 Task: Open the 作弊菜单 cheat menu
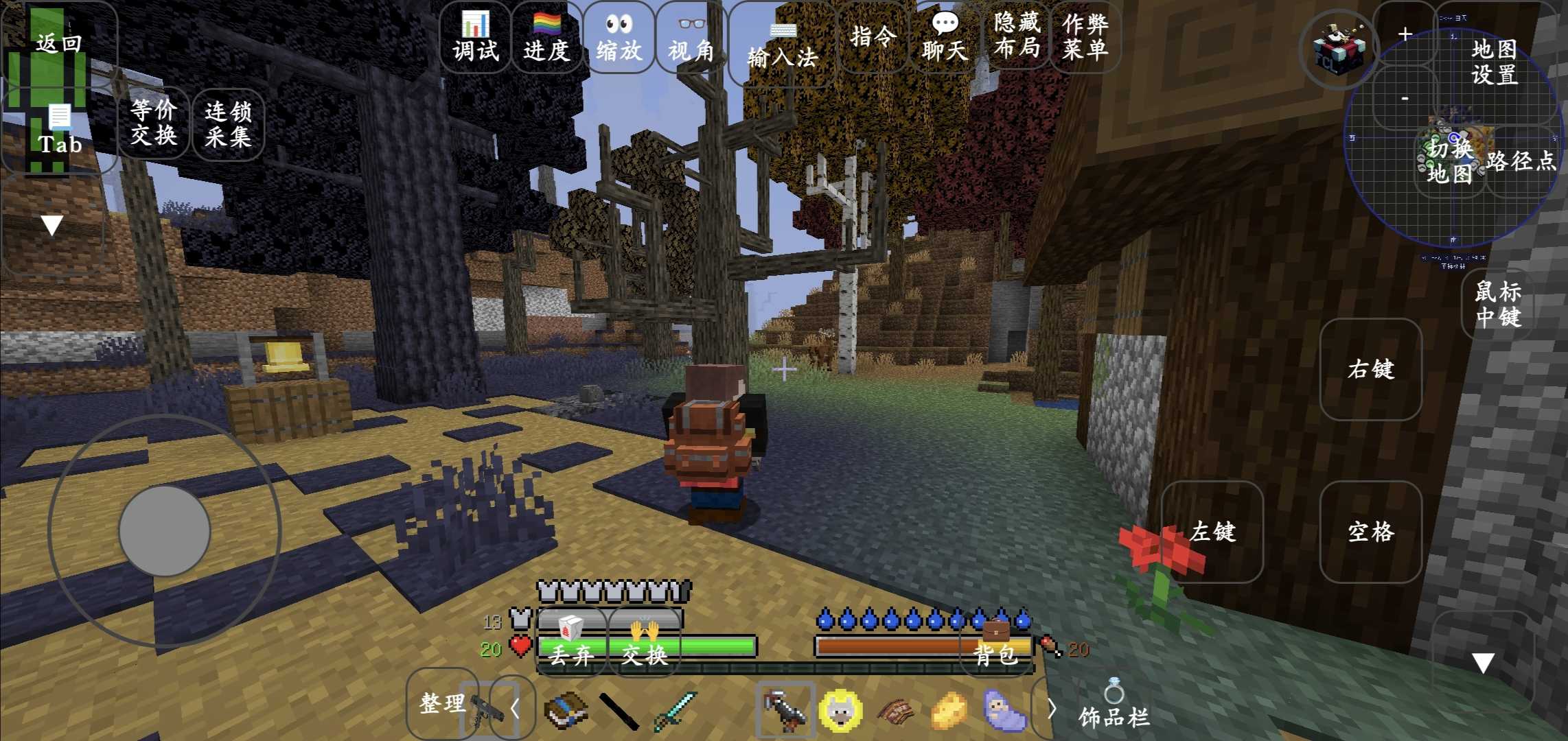[1085, 36]
